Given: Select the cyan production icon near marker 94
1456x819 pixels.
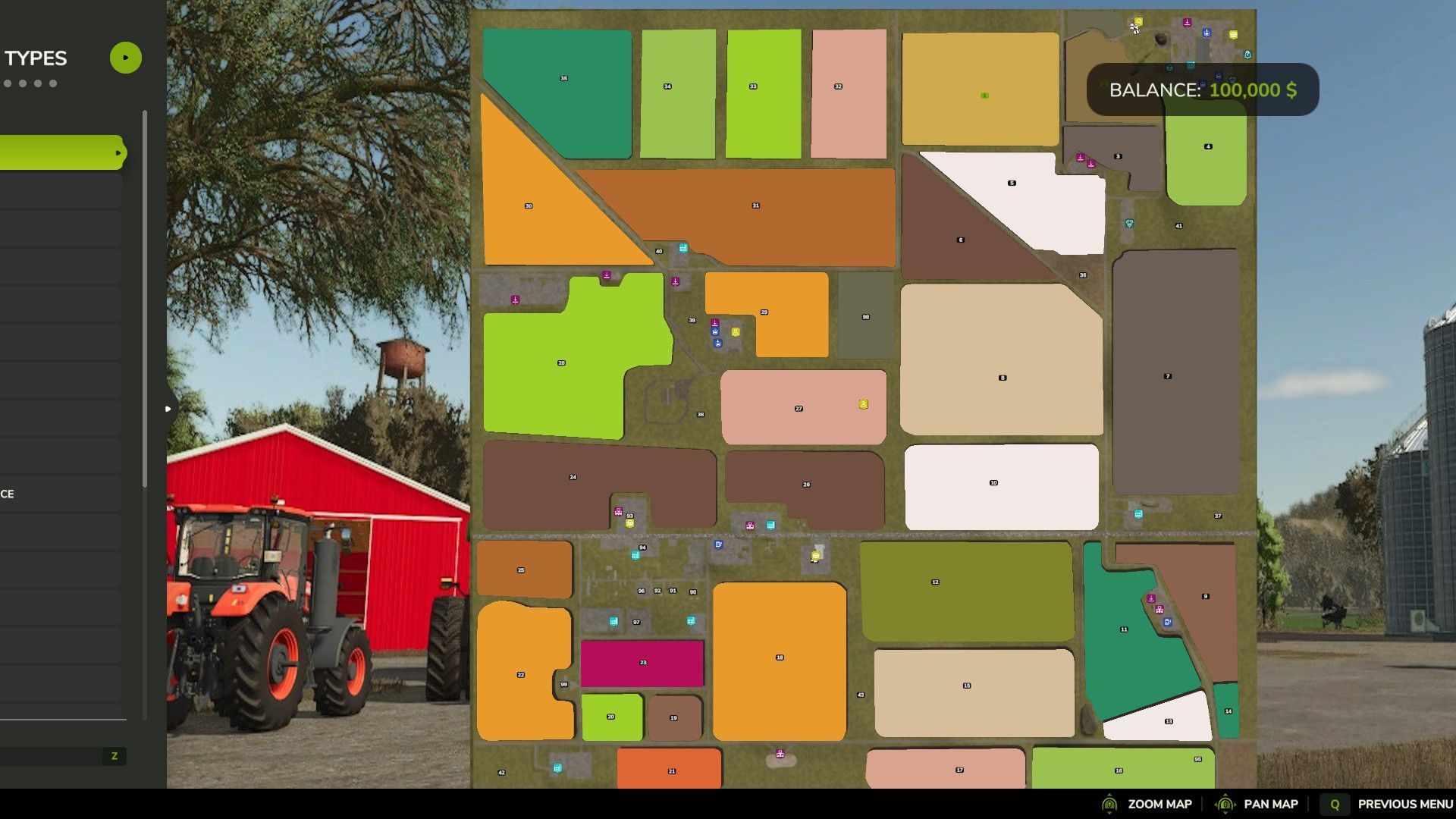Looking at the screenshot, I should pyautogui.click(x=635, y=554).
